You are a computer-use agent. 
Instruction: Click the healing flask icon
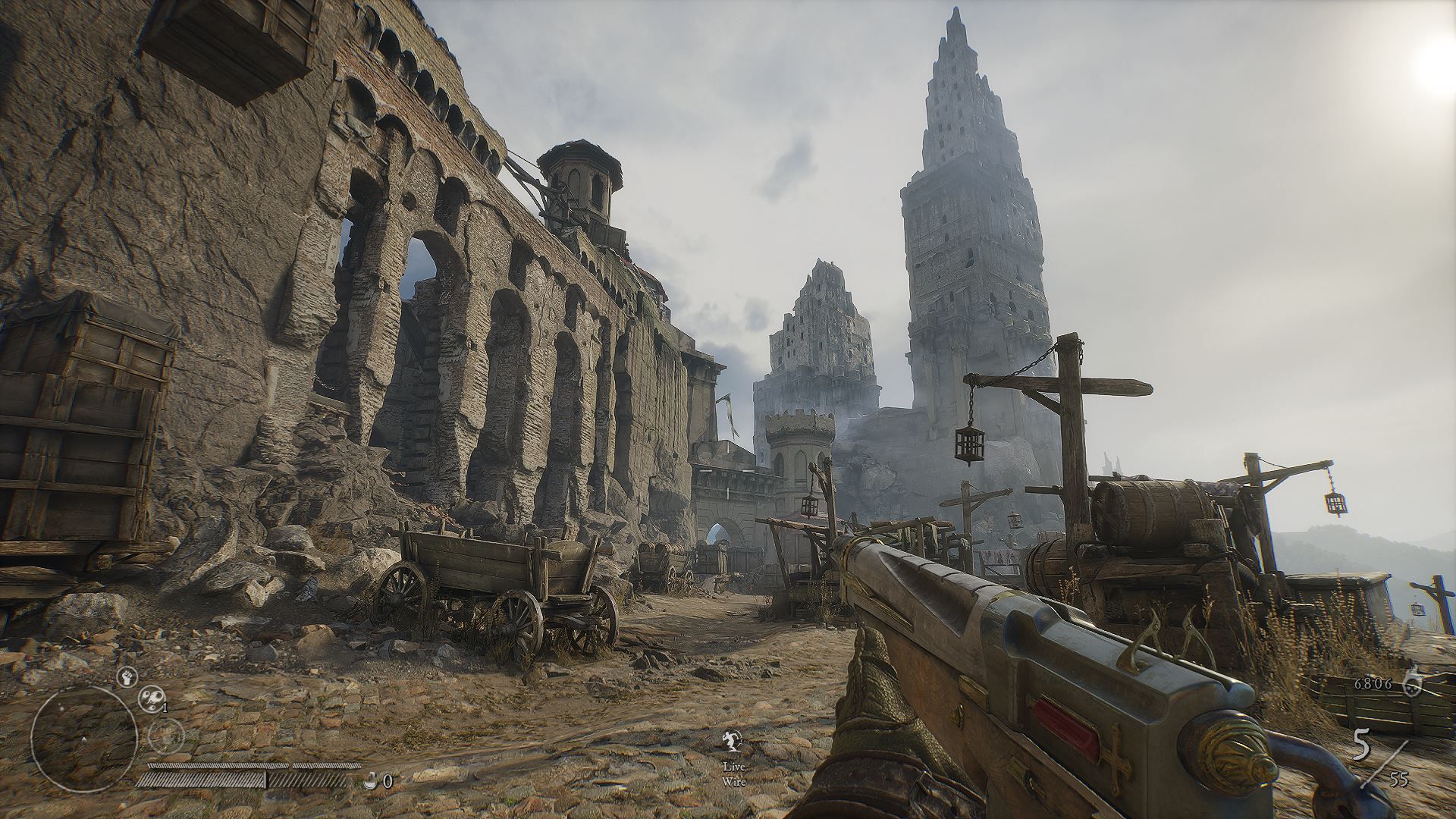[372, 780]
